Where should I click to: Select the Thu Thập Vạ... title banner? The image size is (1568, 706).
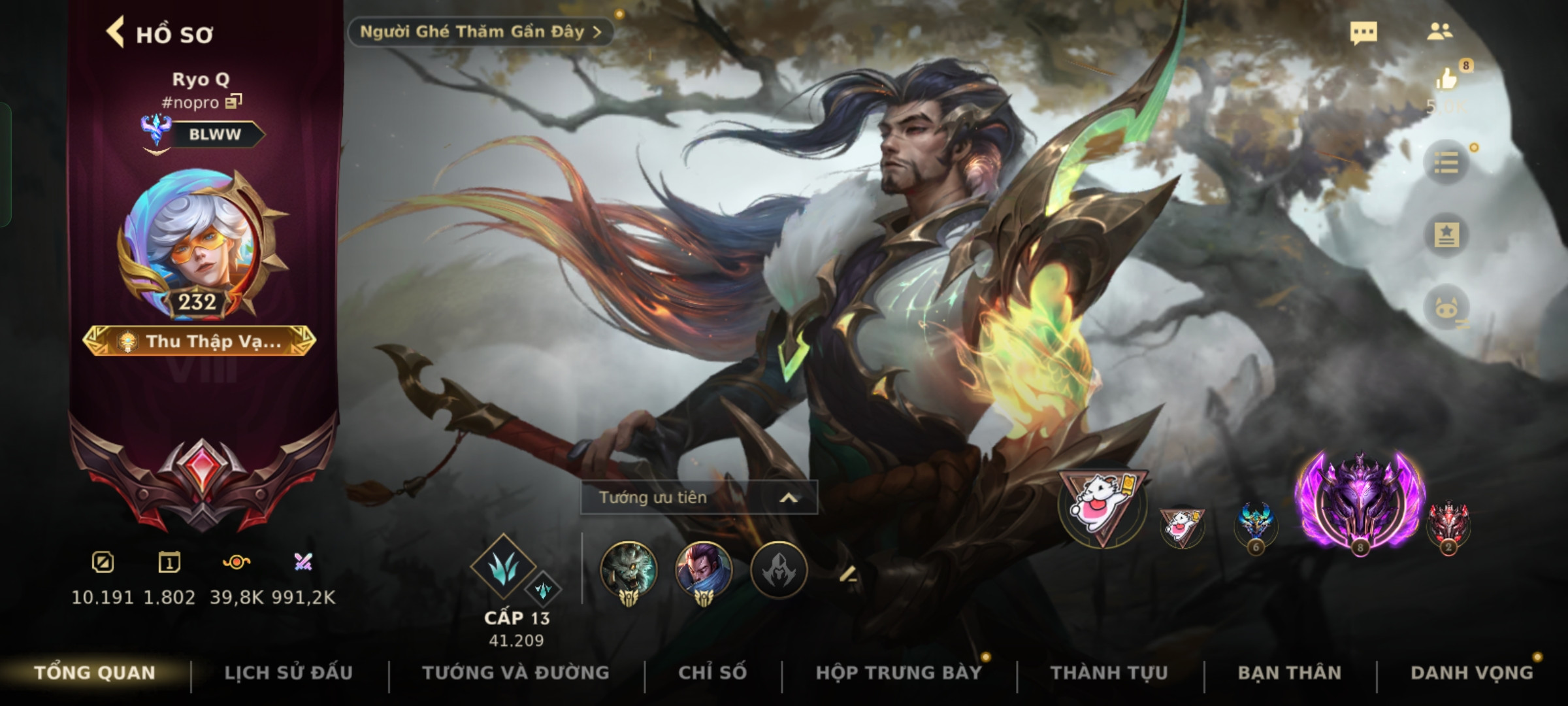coord(199,341)
